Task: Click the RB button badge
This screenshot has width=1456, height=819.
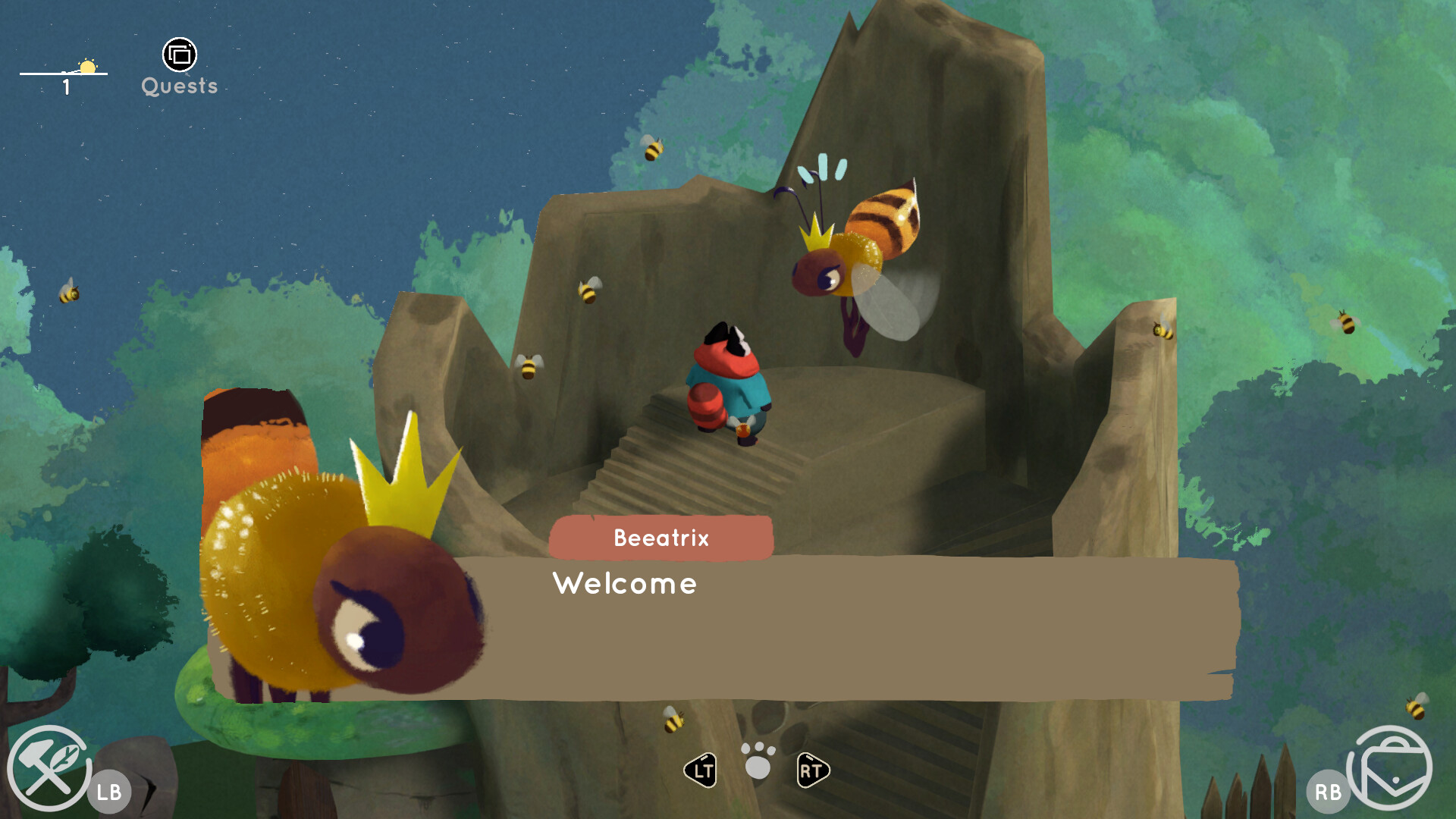Action: coord(1329,792)
